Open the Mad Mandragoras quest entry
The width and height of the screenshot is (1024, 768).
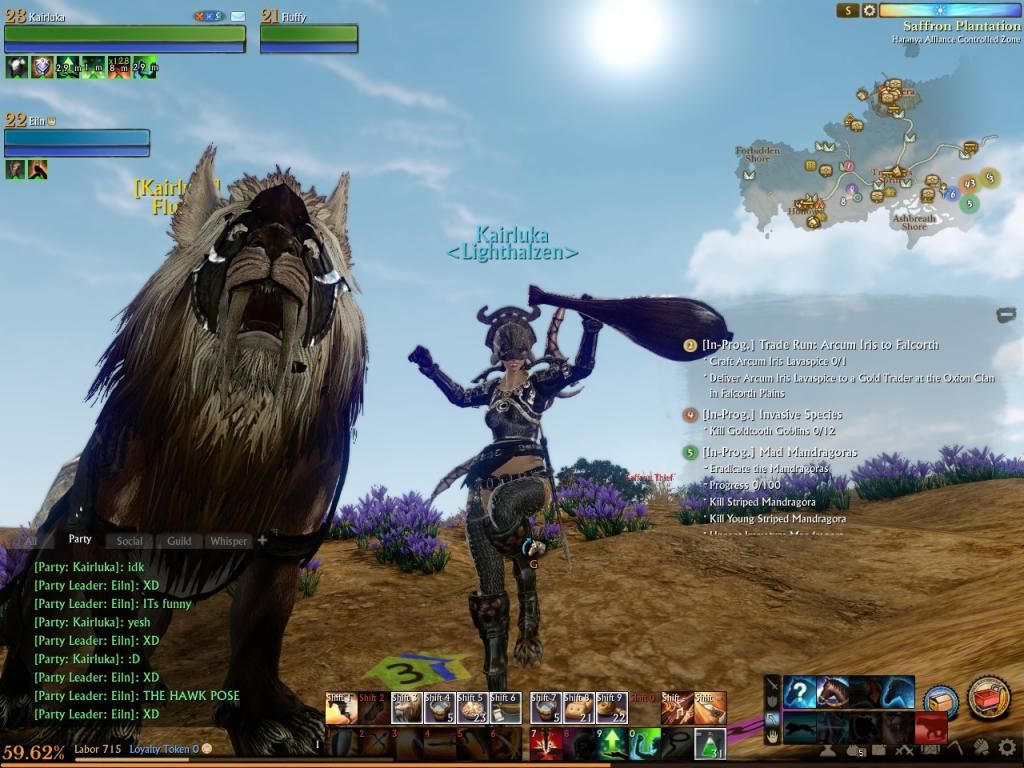779,453
